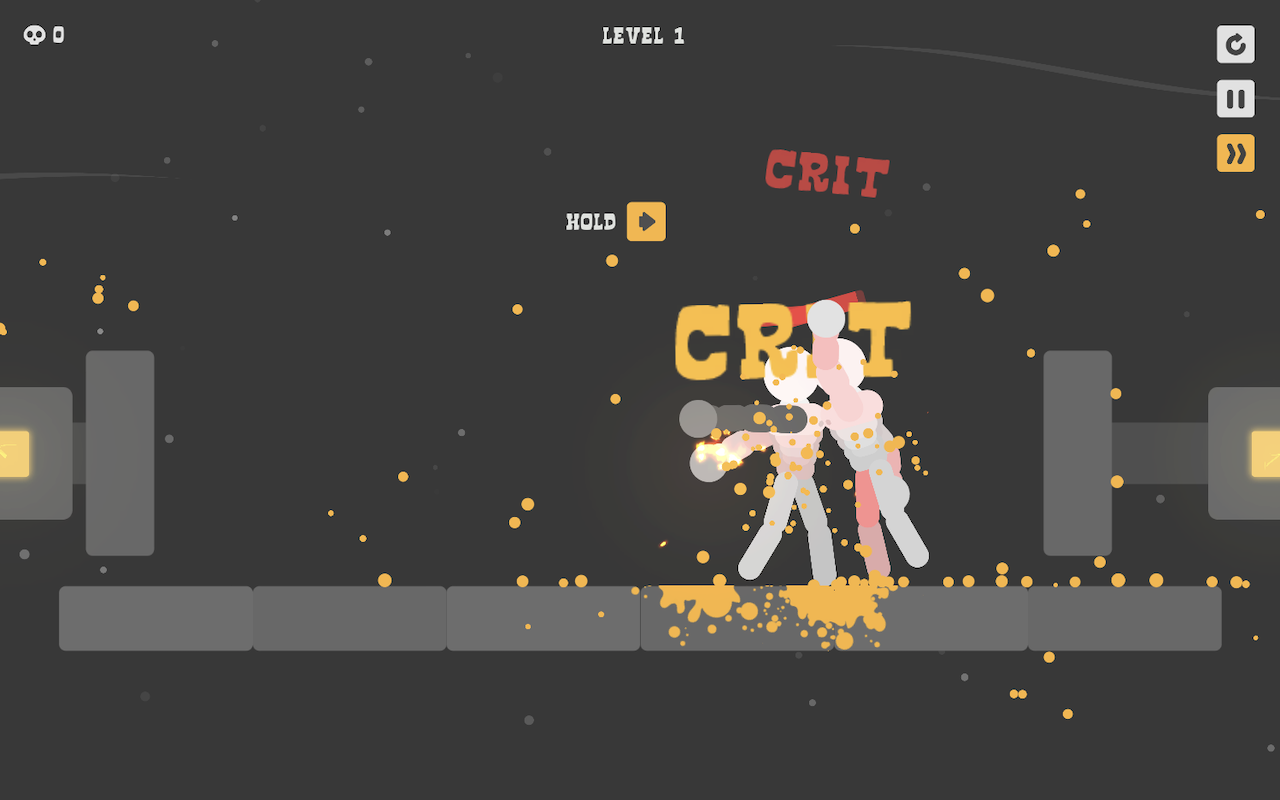1280x800 pixels.
Task: Click the left gray wall block
Action: (119, 450)
